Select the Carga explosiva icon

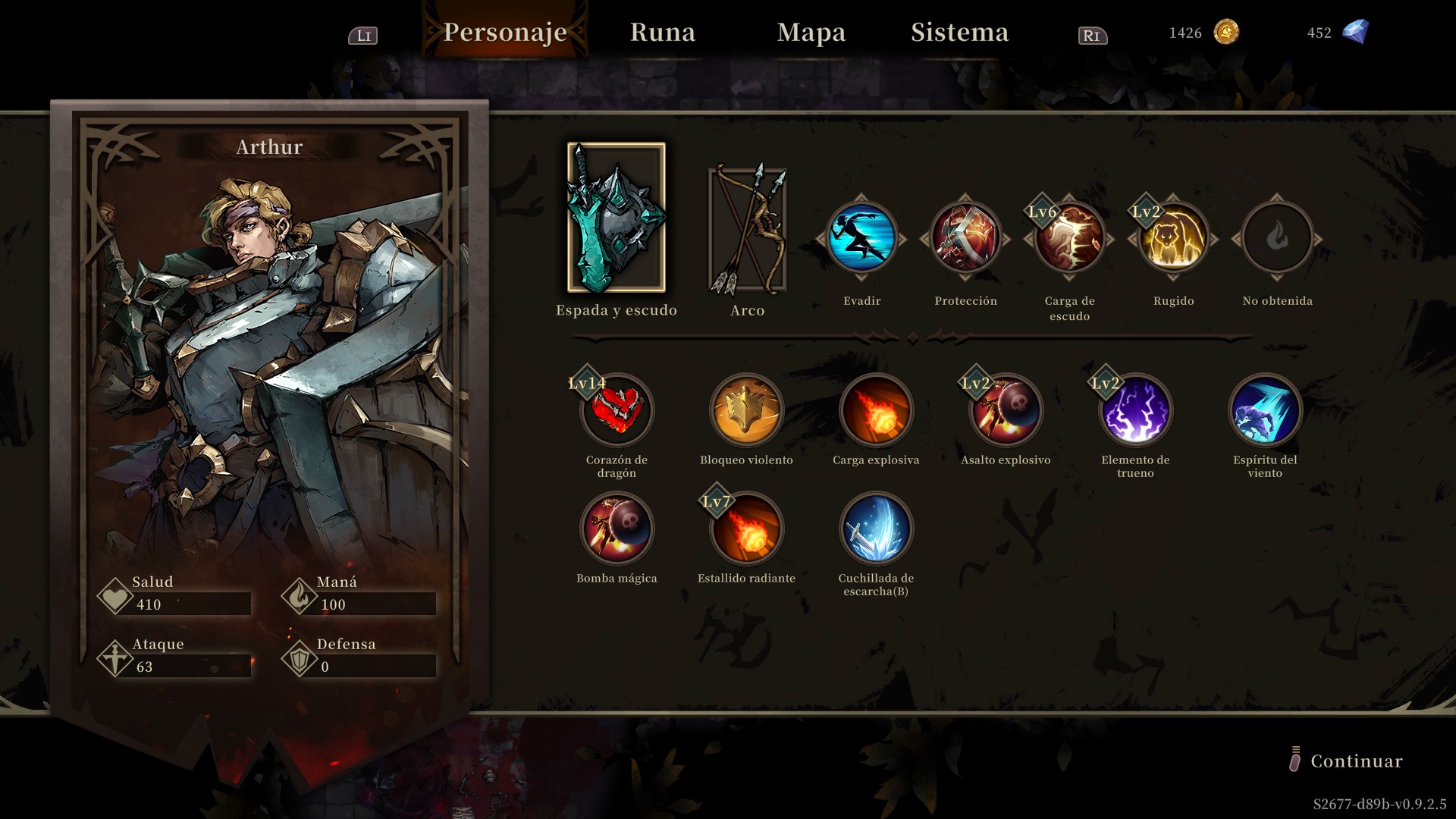876,410
